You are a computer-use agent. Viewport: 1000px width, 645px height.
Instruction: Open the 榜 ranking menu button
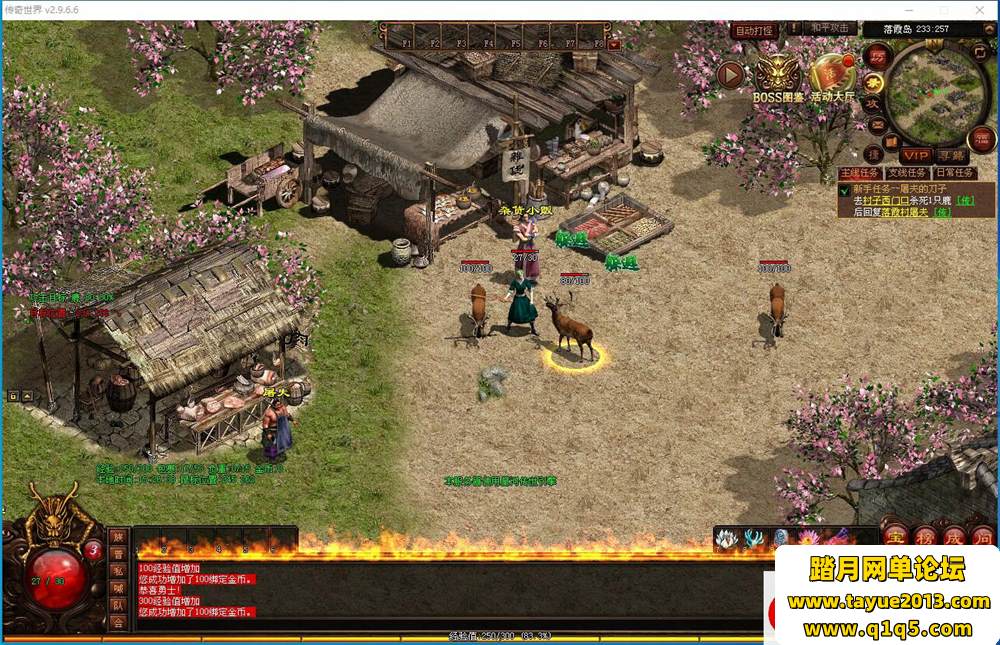[x=924, y=535]
